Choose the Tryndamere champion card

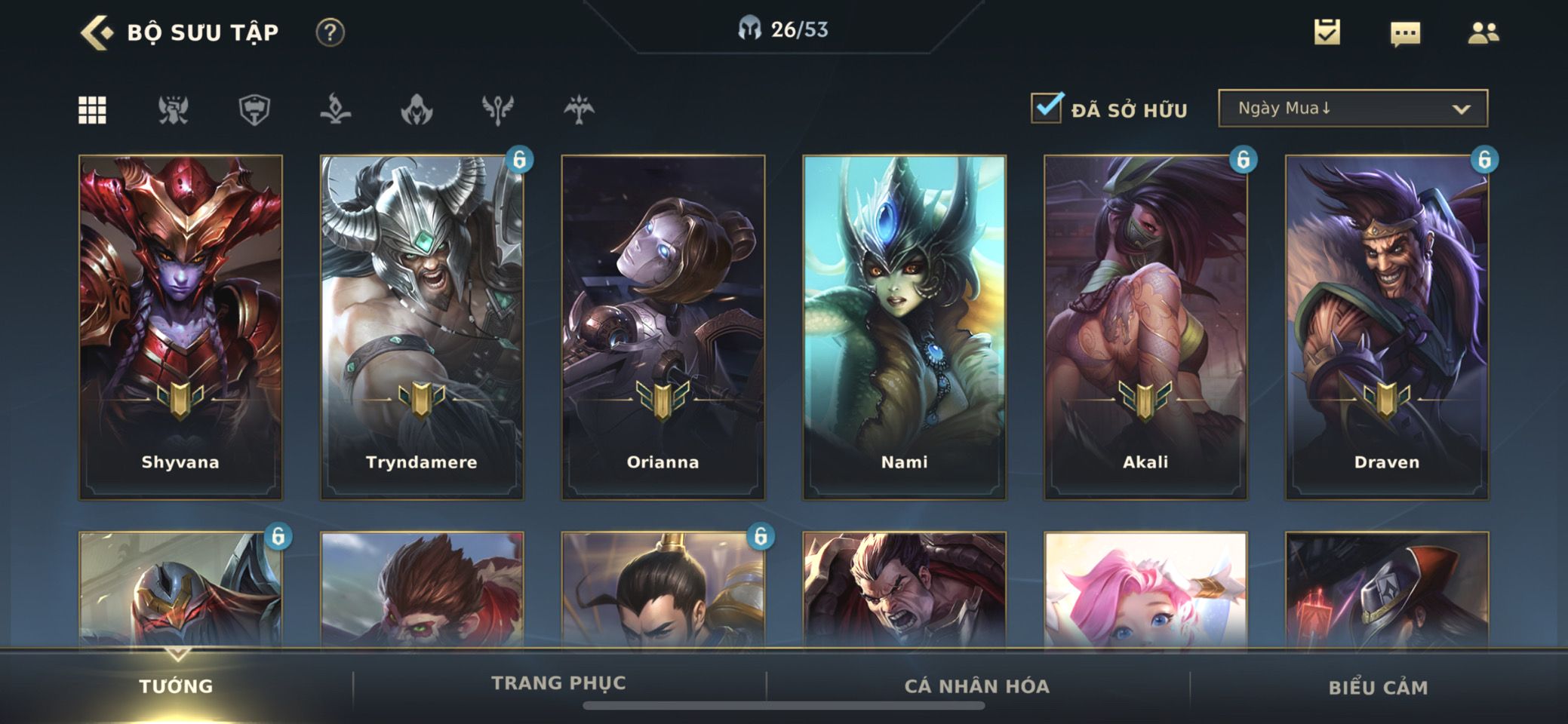click(x=422, y=327)
